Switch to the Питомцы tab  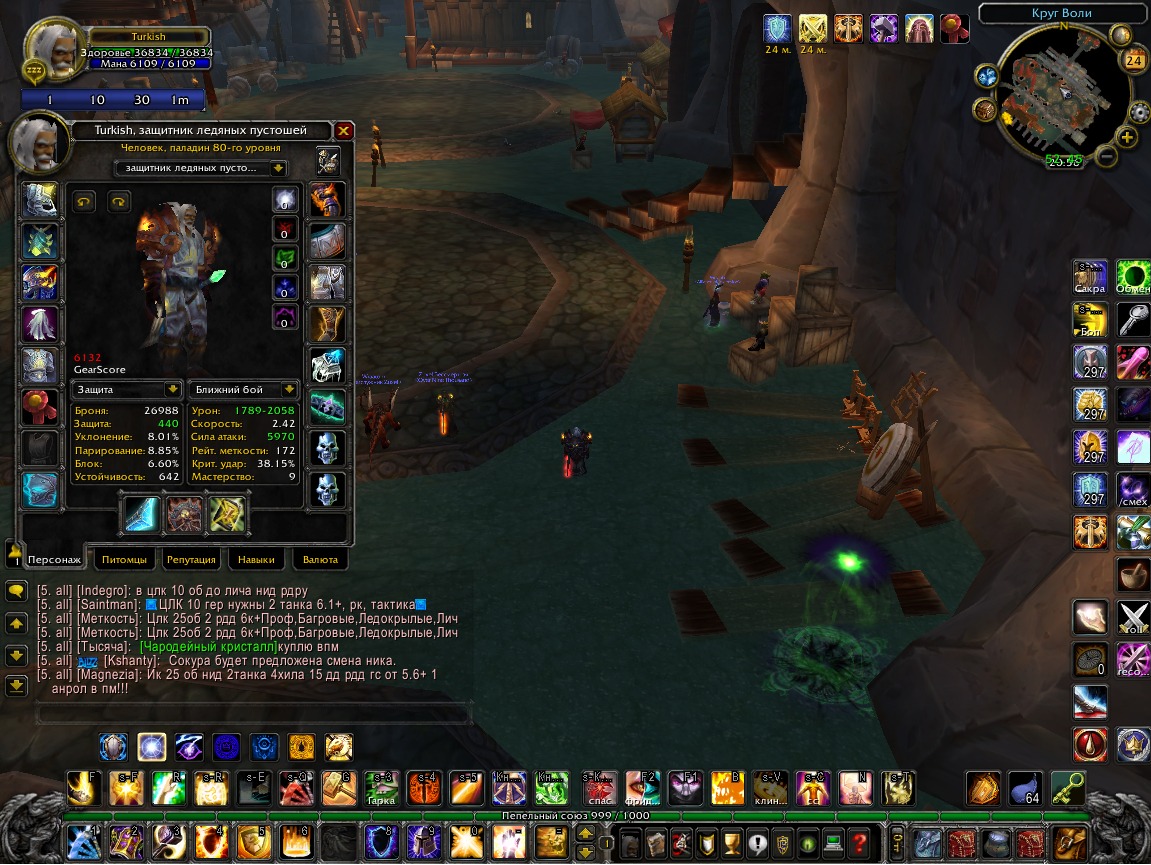[x=124, y=559]
